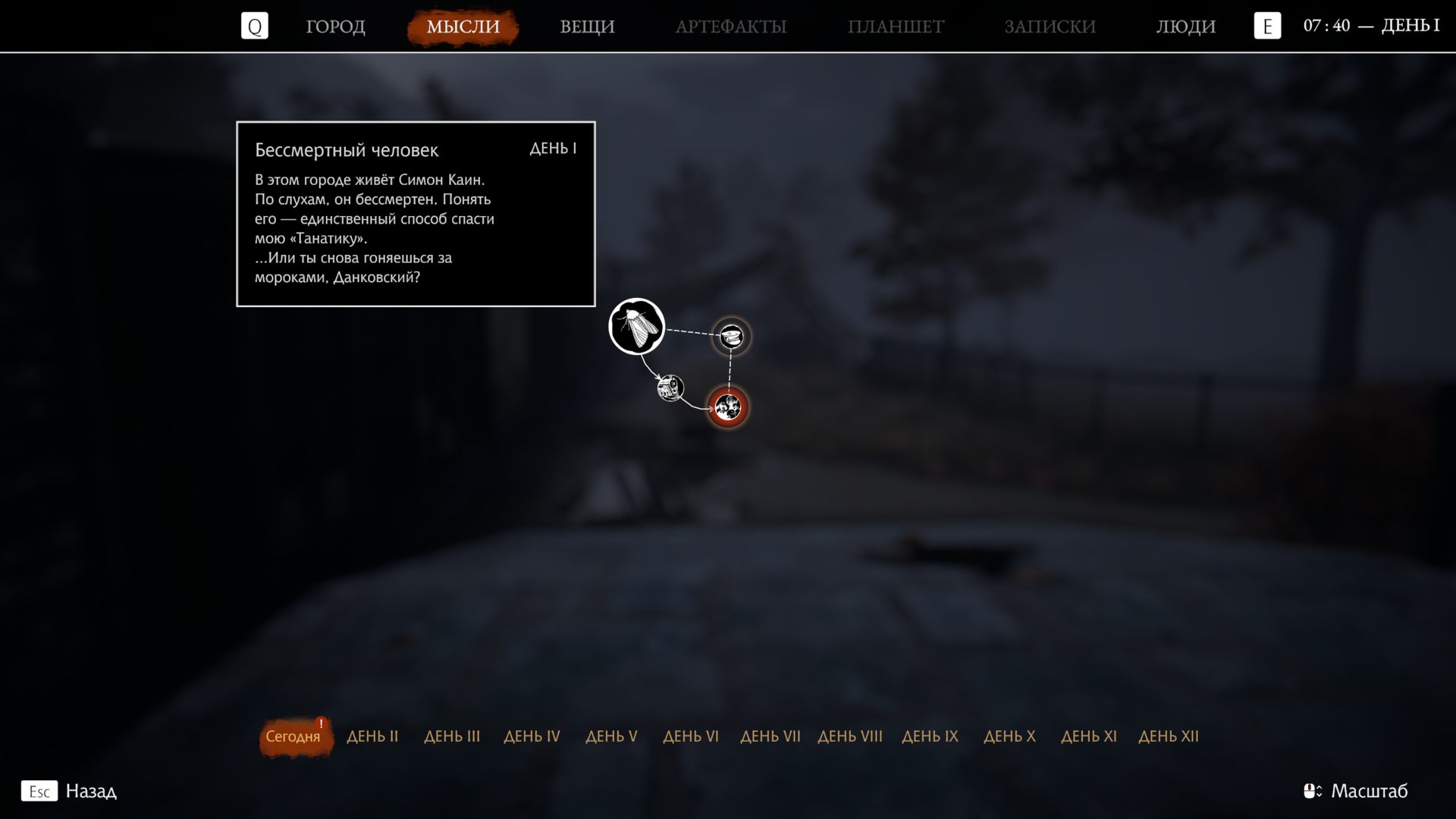1456x819 pixels.
Task: Select the officer cap thought node
Action: [x=731, y=336]
